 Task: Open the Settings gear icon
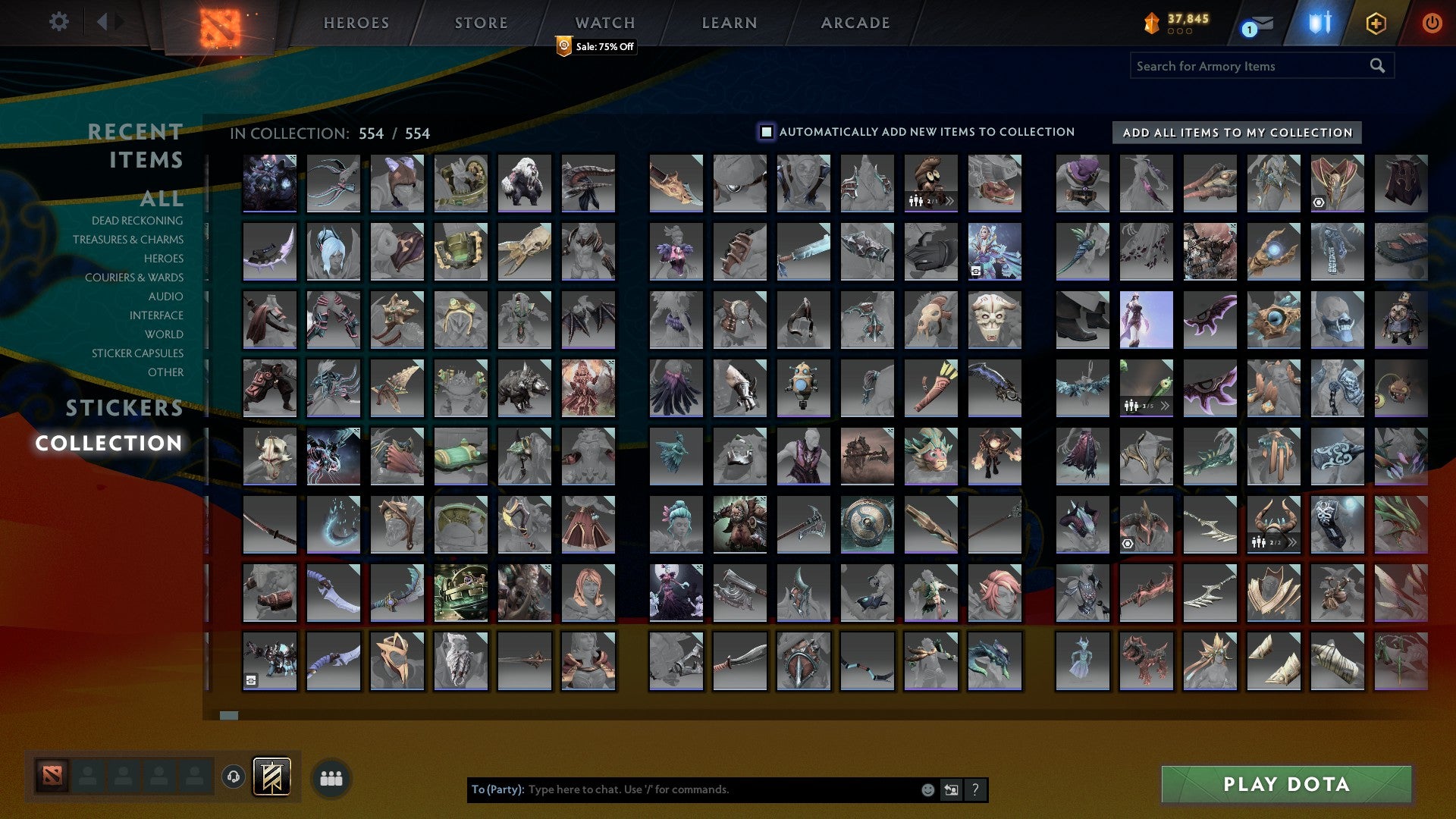(x=58, y=22)
